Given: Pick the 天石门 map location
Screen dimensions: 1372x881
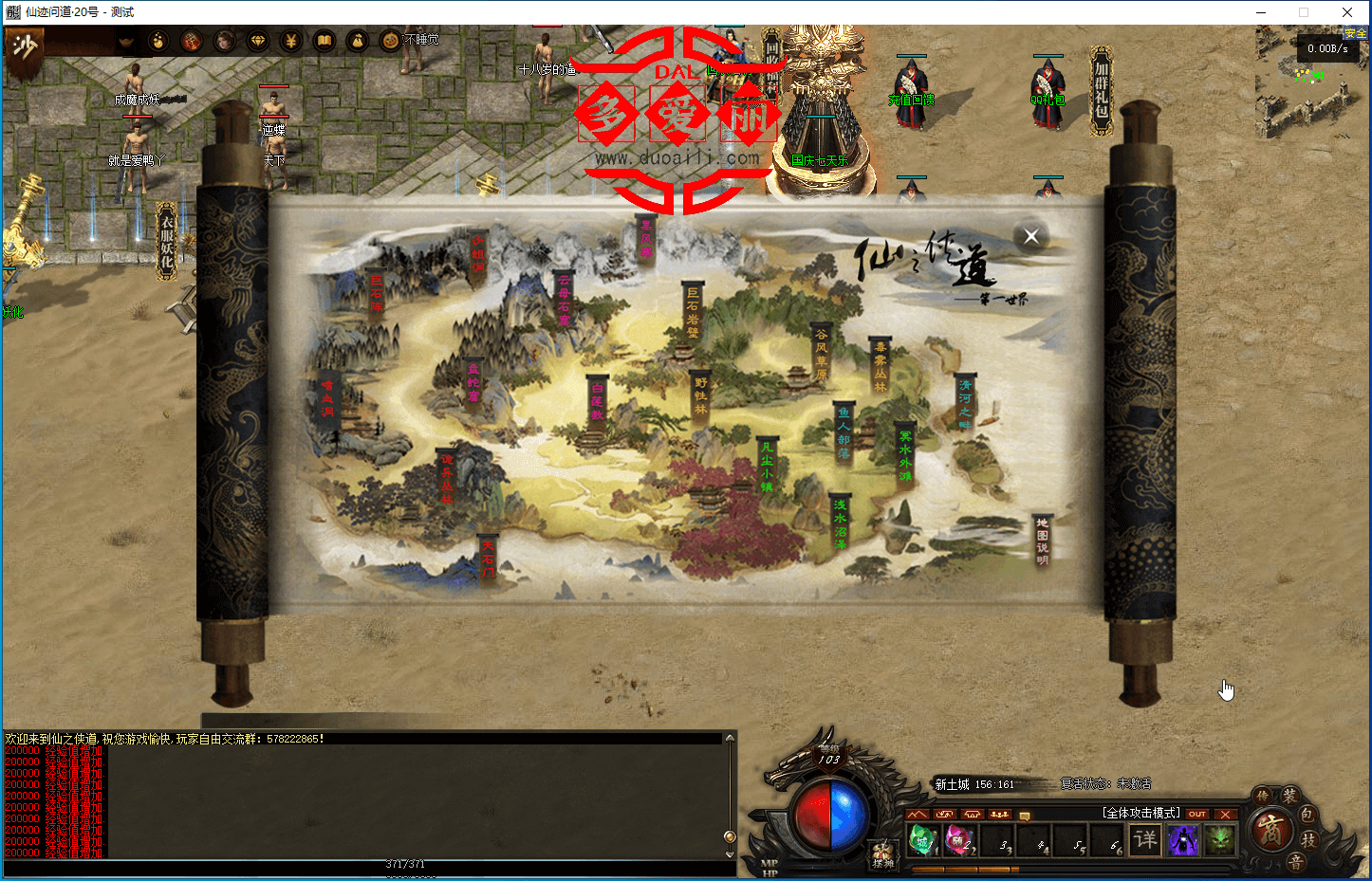Looking at the screenshot, I should click(488, 560).
